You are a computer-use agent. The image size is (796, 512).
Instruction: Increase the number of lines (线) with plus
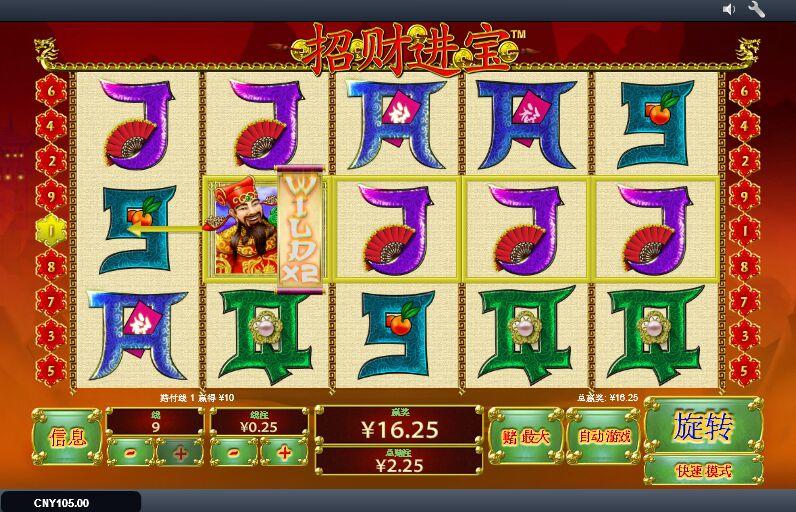180,452
